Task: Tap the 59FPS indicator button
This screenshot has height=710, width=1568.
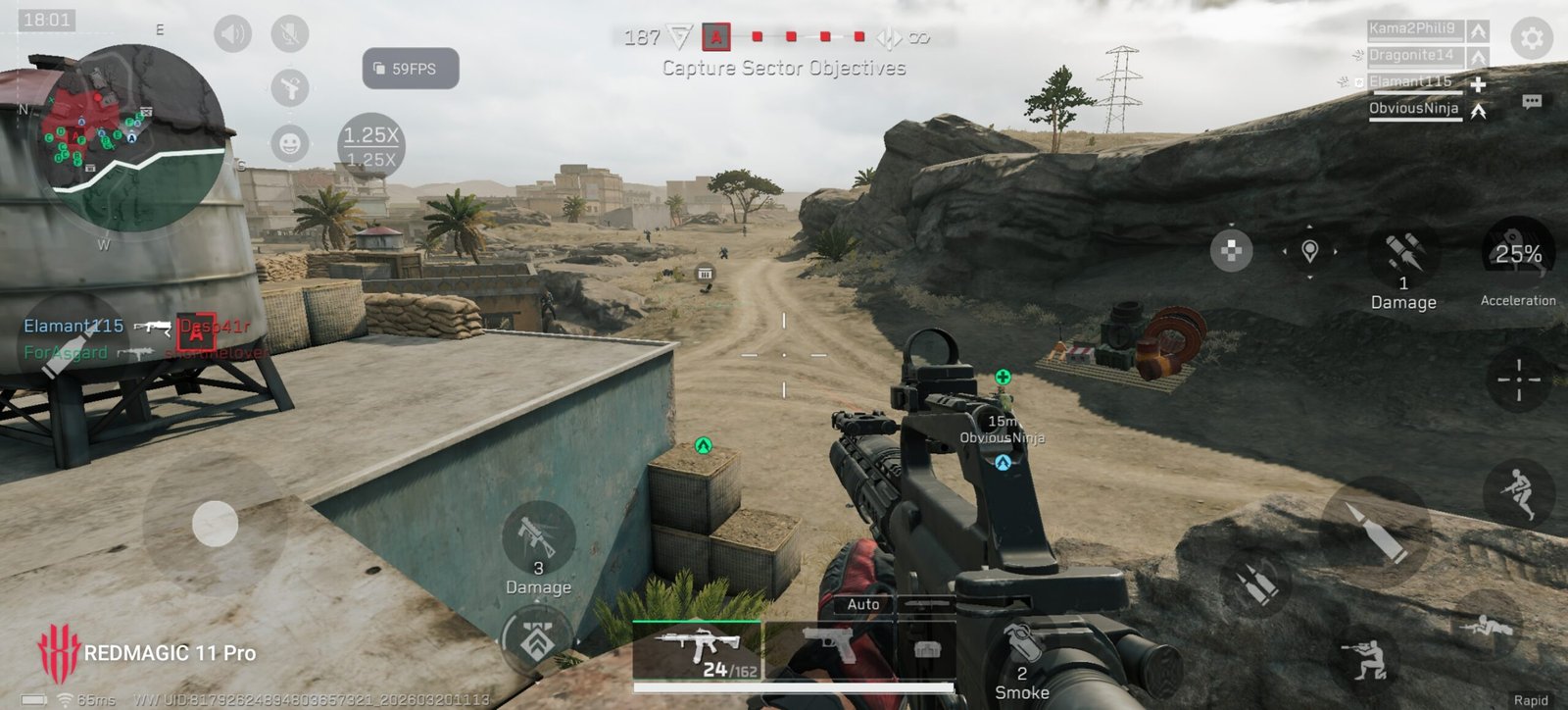Action: pos(411,69)
